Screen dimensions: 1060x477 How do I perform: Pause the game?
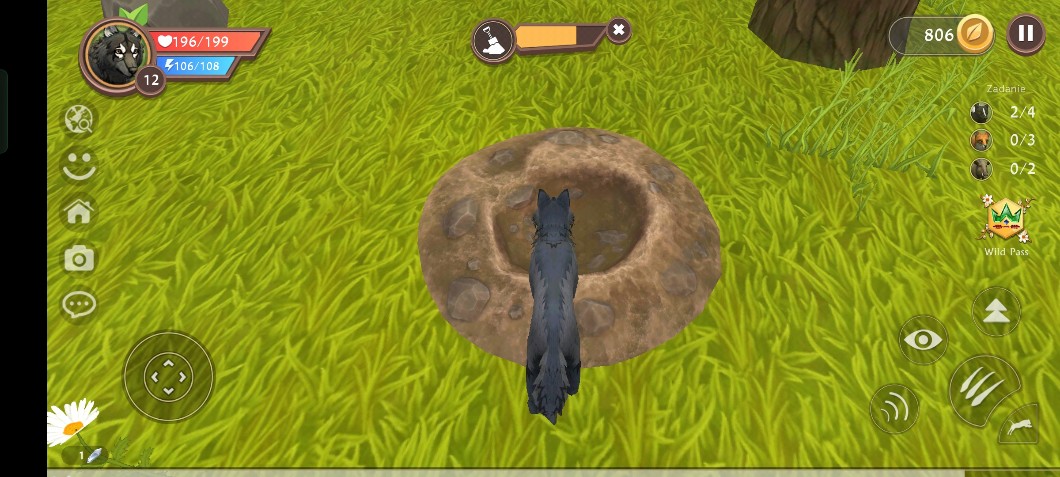coord(1025,34)
